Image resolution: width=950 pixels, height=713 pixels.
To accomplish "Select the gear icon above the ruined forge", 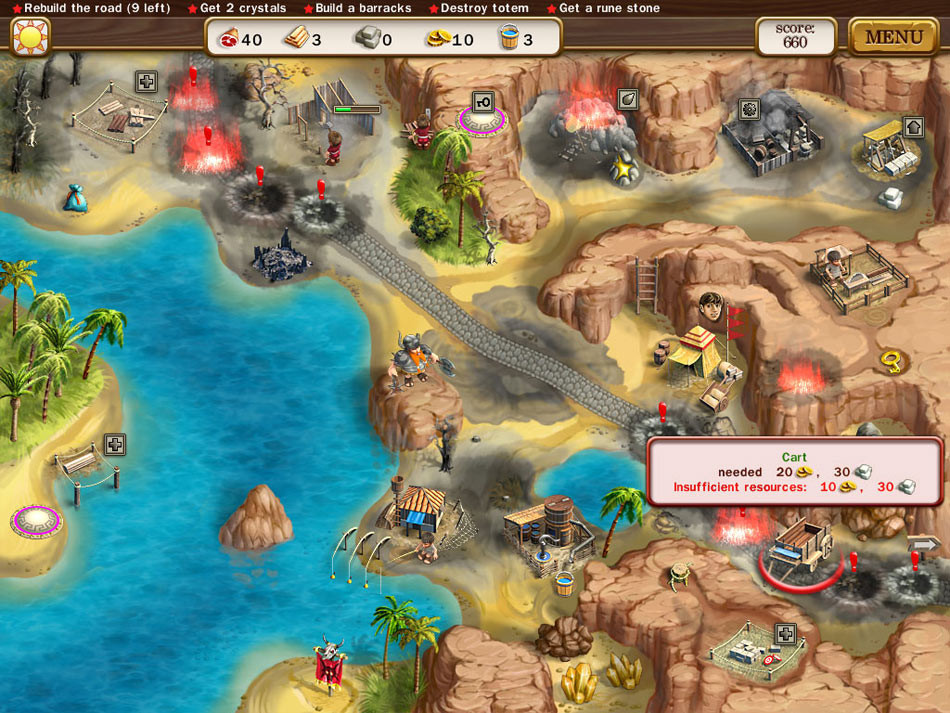I will (749, 108).
